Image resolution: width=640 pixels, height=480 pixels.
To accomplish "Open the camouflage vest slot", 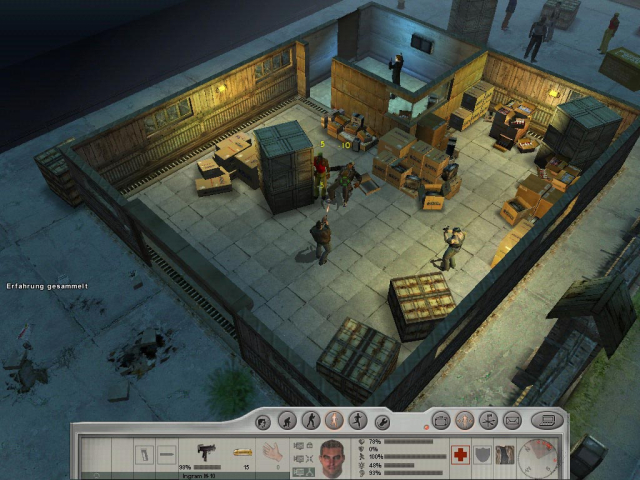I will [503, 454].
